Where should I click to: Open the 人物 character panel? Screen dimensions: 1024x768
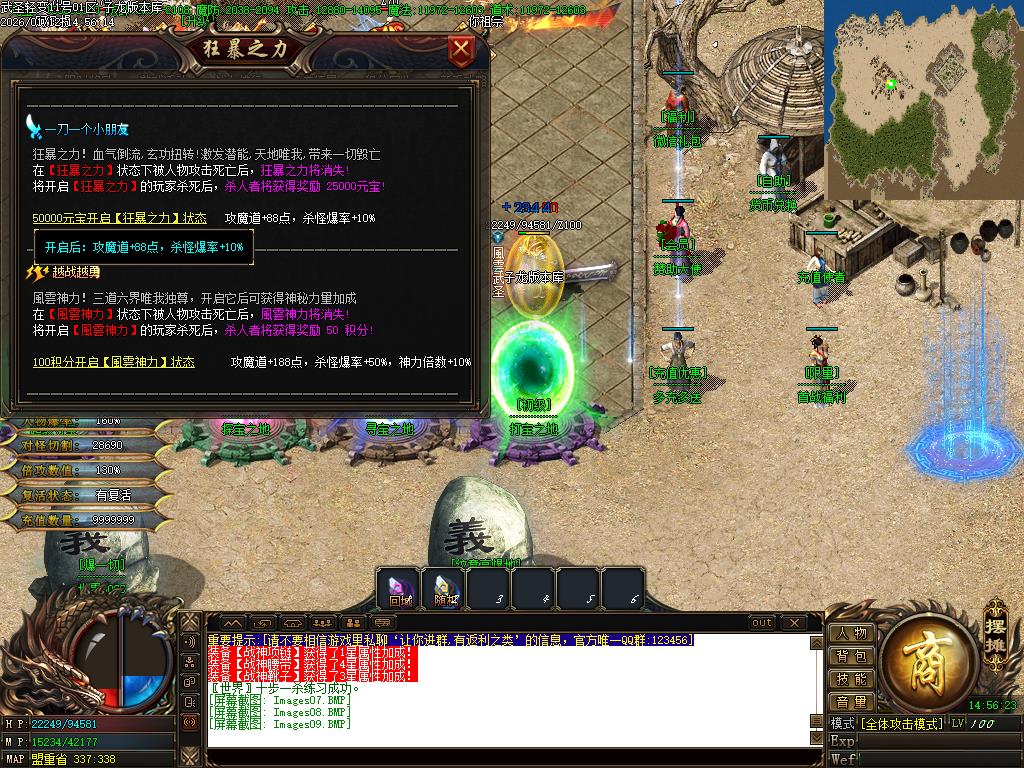(851, 633)
